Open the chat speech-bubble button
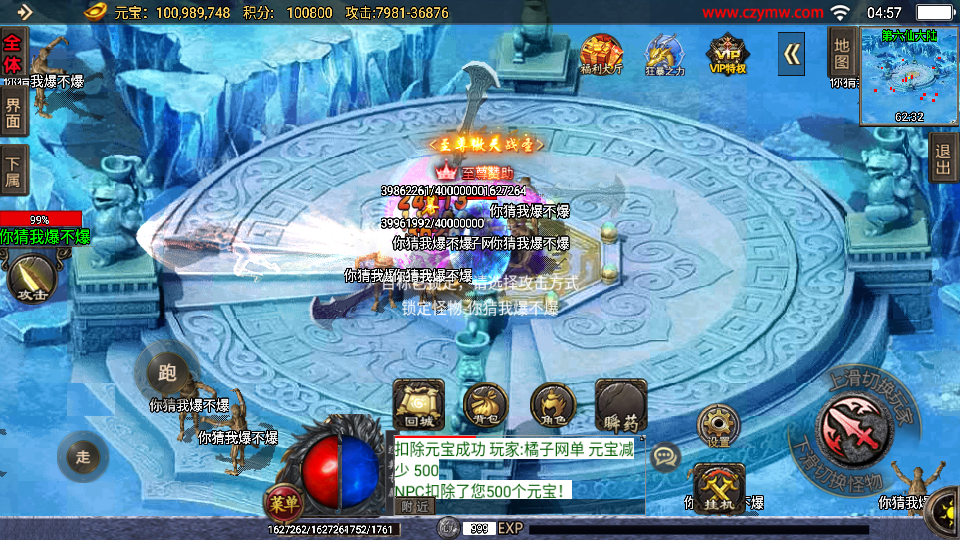The width and height of the screenshot is (960, 540). pos(664,458)
